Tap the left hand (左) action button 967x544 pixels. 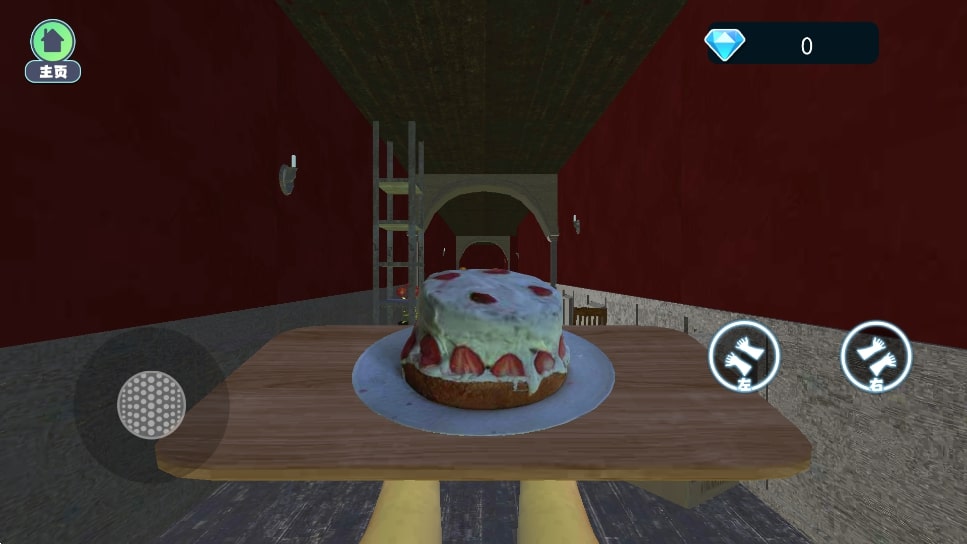click(744, 357)
